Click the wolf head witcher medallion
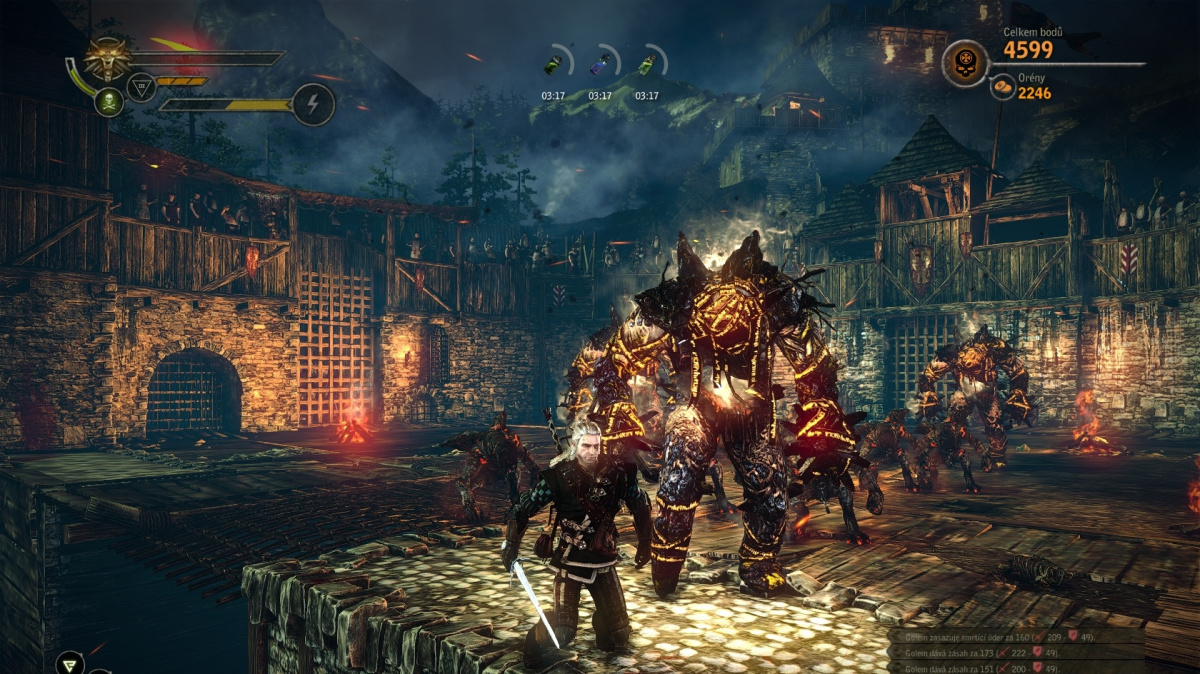Screen dimensions: 1200x674 (107, 58)
